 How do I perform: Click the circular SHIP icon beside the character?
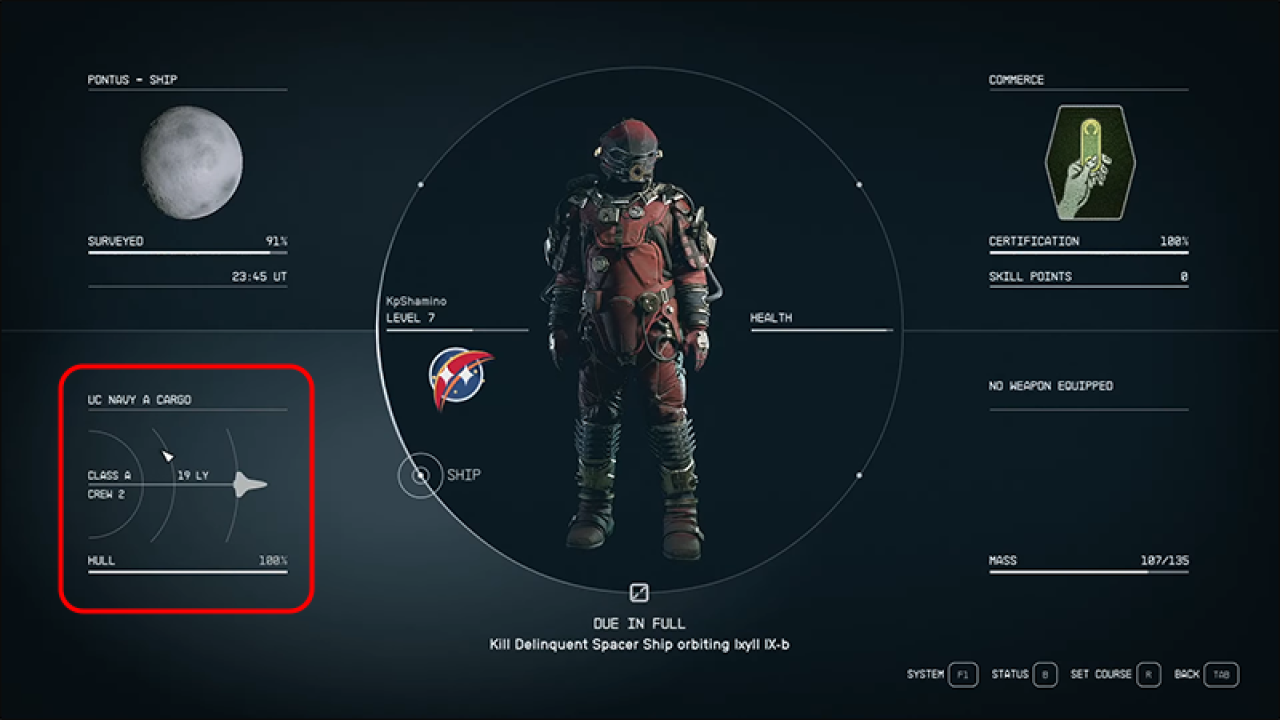tap(420, 475)
